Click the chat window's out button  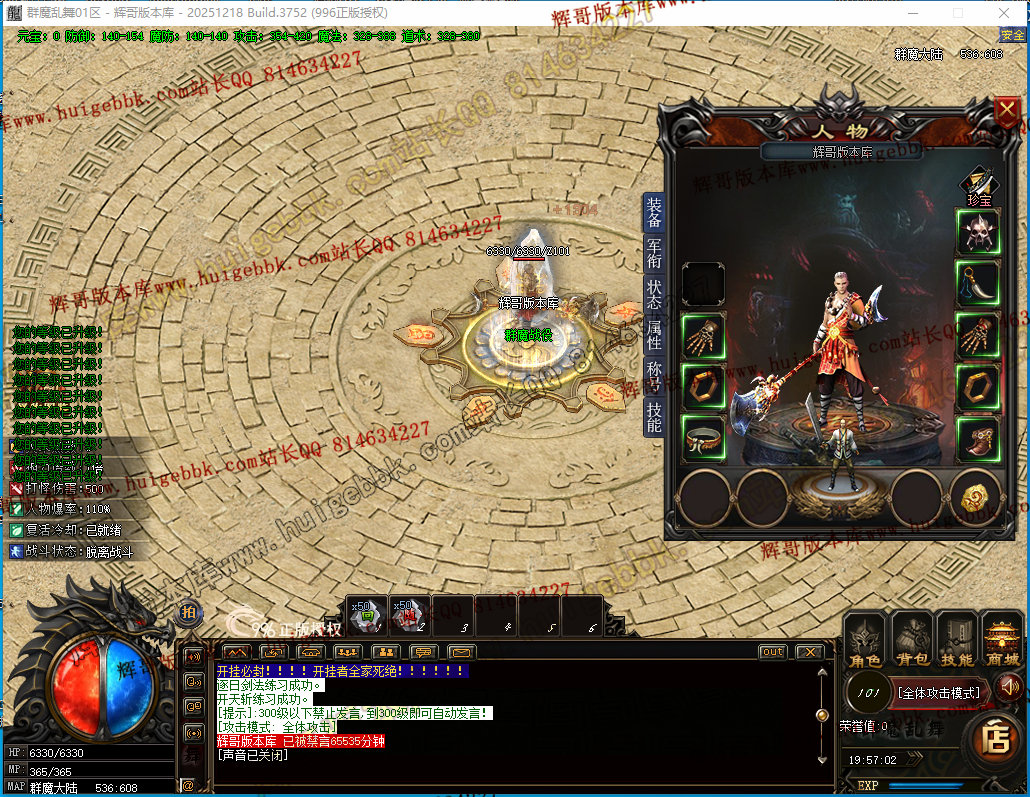(x=772, y=652)
